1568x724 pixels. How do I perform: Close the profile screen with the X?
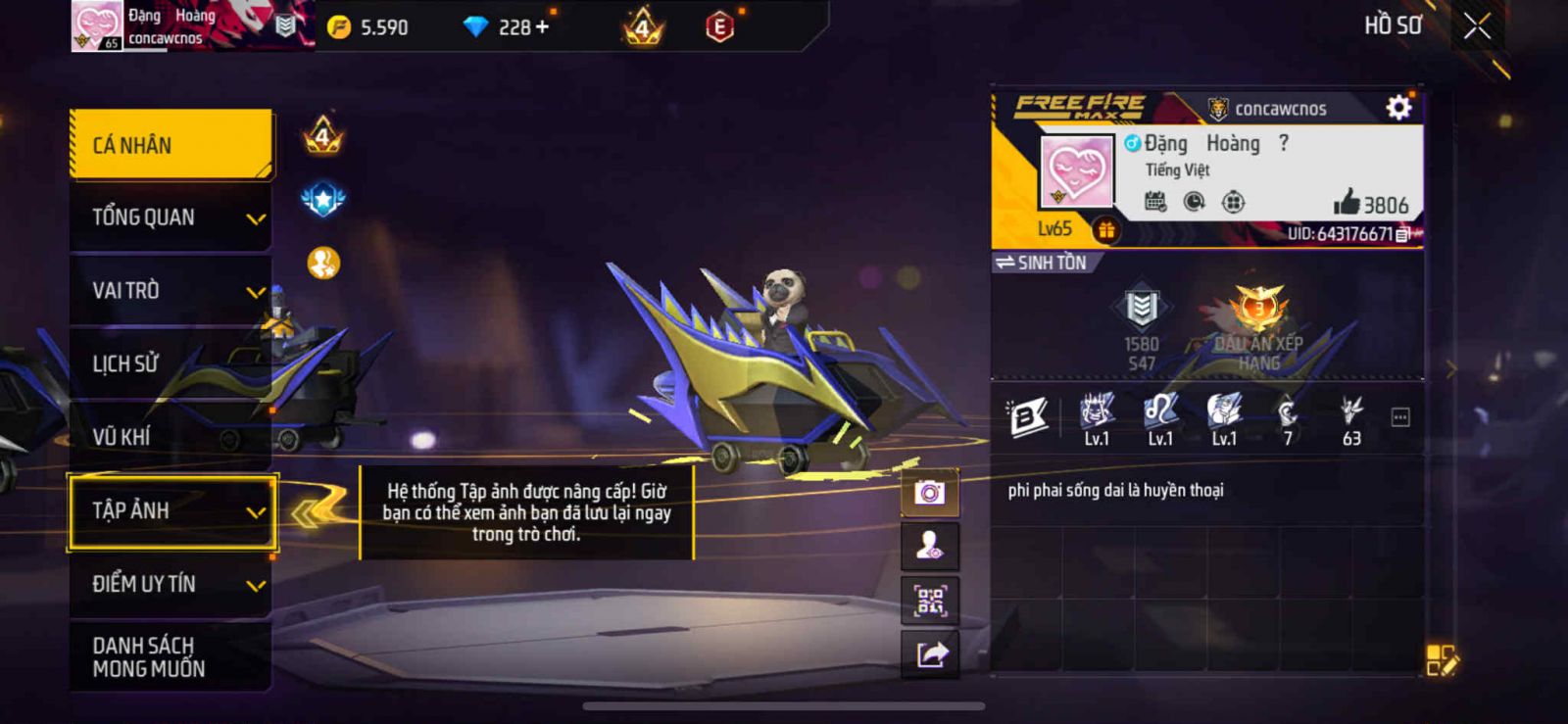coord(1477,26)
